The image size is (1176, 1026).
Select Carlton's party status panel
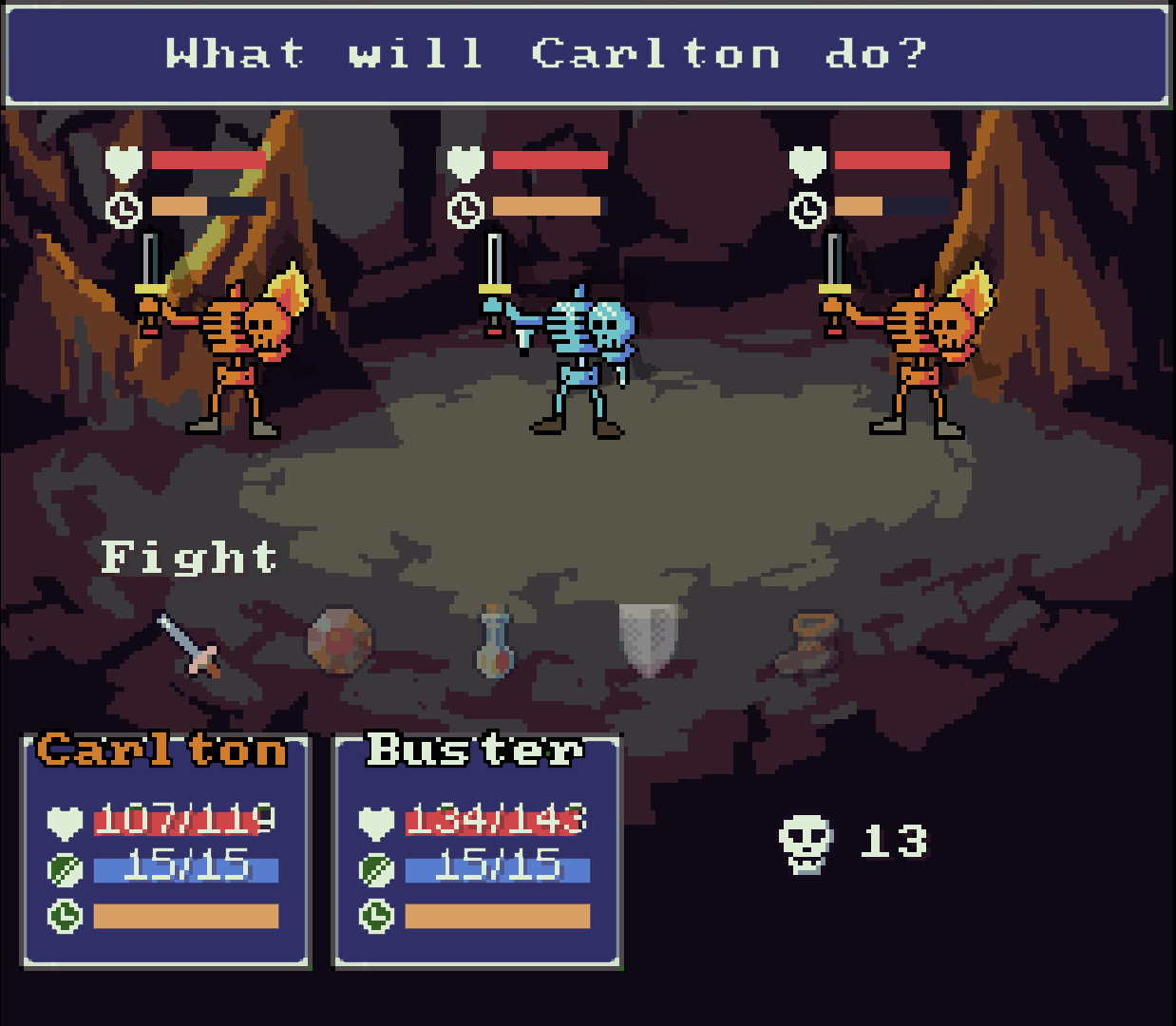click(166, 850)
